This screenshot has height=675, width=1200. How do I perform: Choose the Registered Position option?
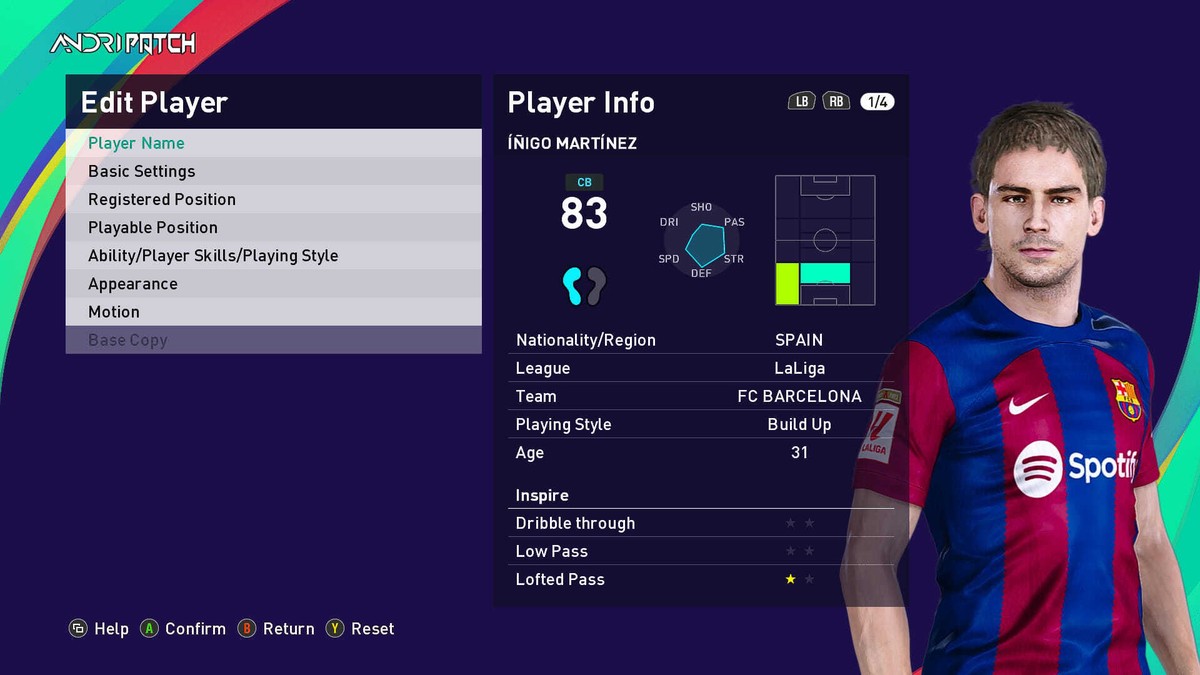tap(273, 199)
